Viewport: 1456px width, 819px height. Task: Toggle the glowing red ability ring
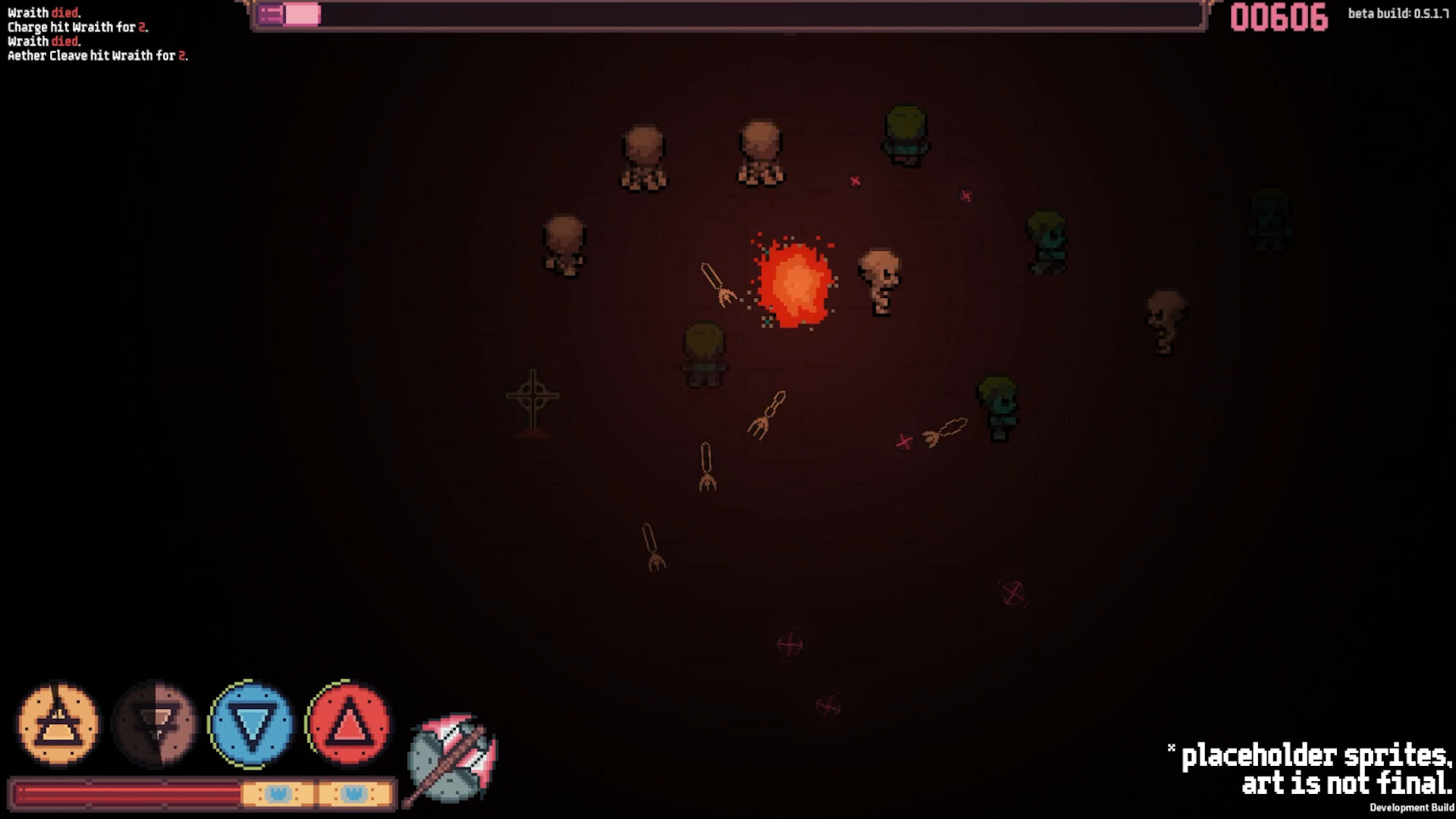[347, 726]
